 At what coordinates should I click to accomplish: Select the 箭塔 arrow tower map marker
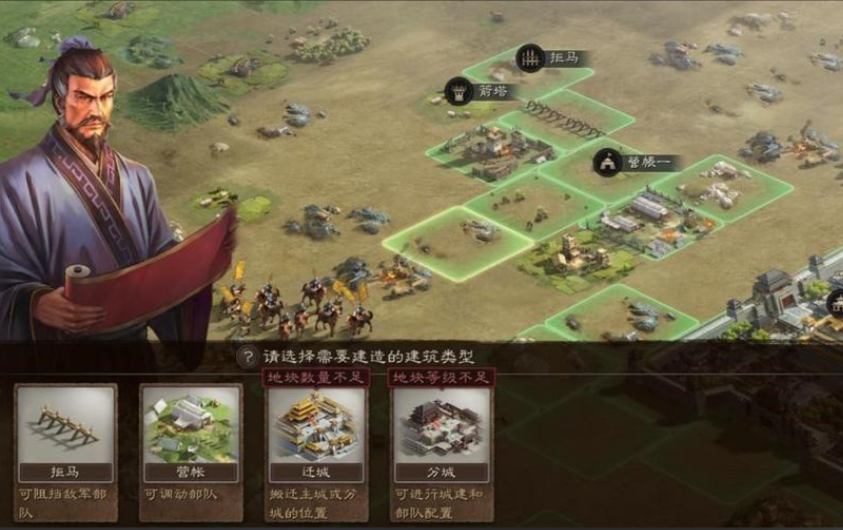click(476, 91)
